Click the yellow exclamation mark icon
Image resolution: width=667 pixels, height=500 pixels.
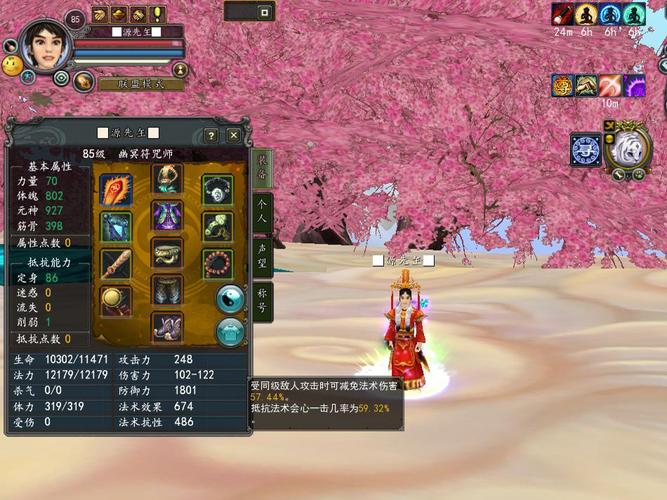158,14
